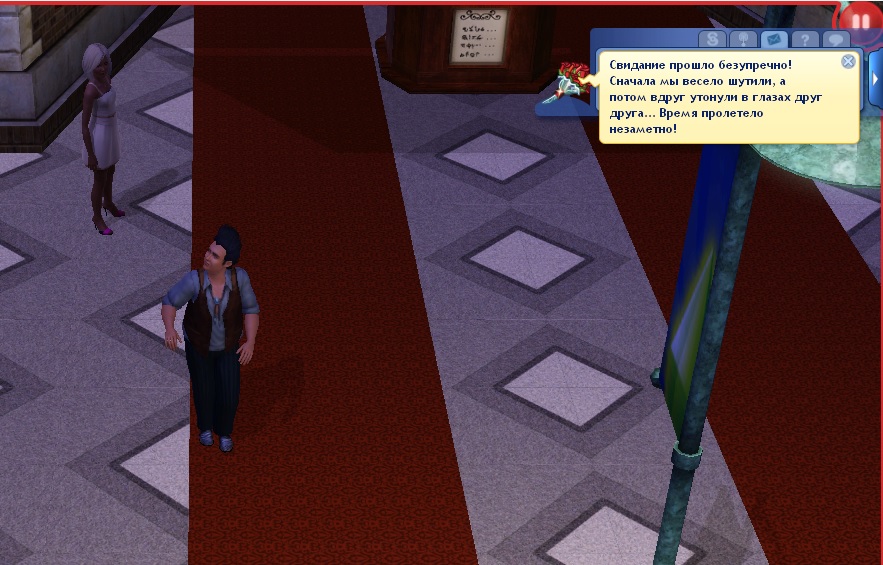Click the arrow to collapse notification panel
The image size is (883, 565).
tap(876, 78)
